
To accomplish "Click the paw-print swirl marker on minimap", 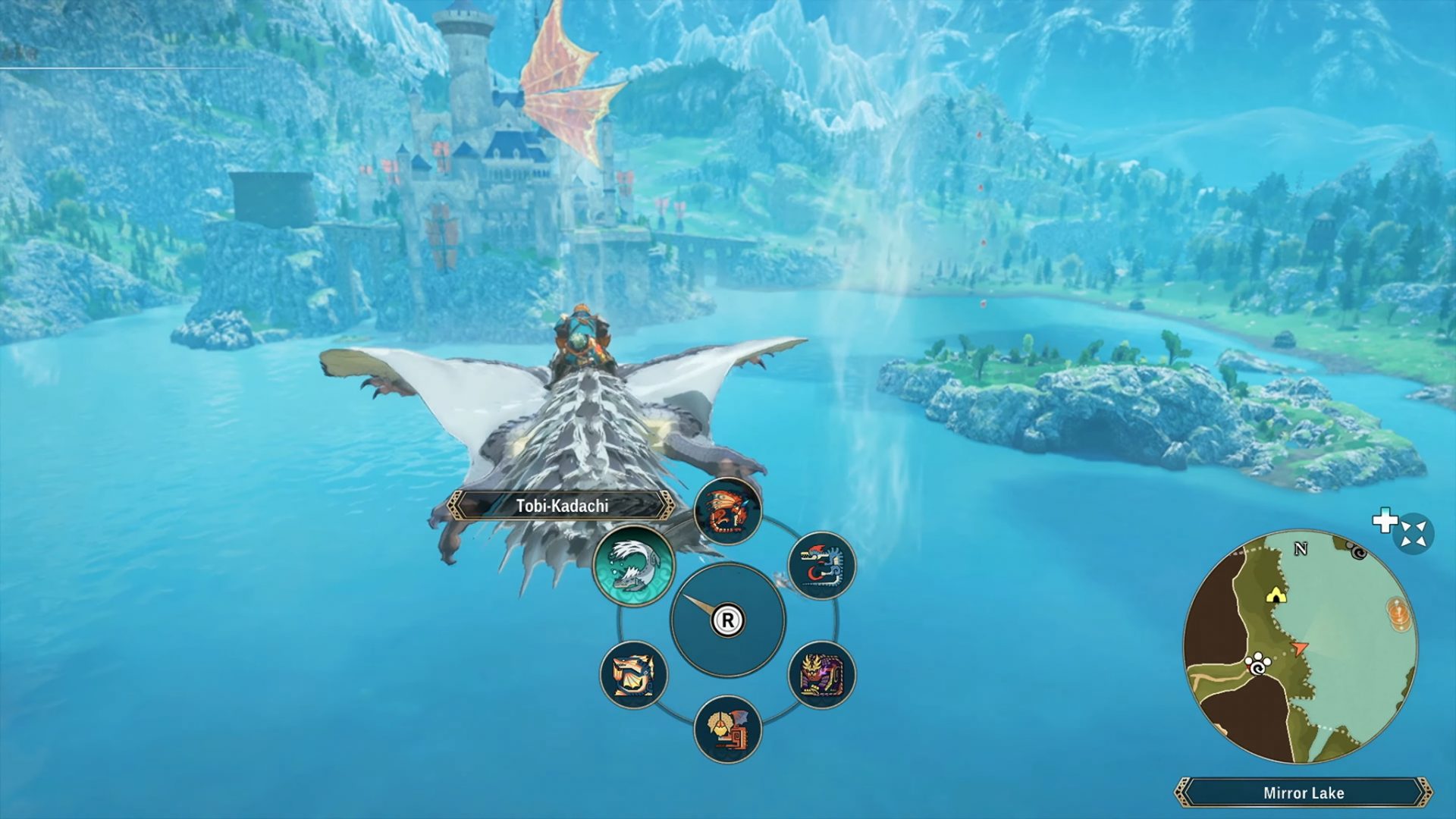I will click(1258, 665).
